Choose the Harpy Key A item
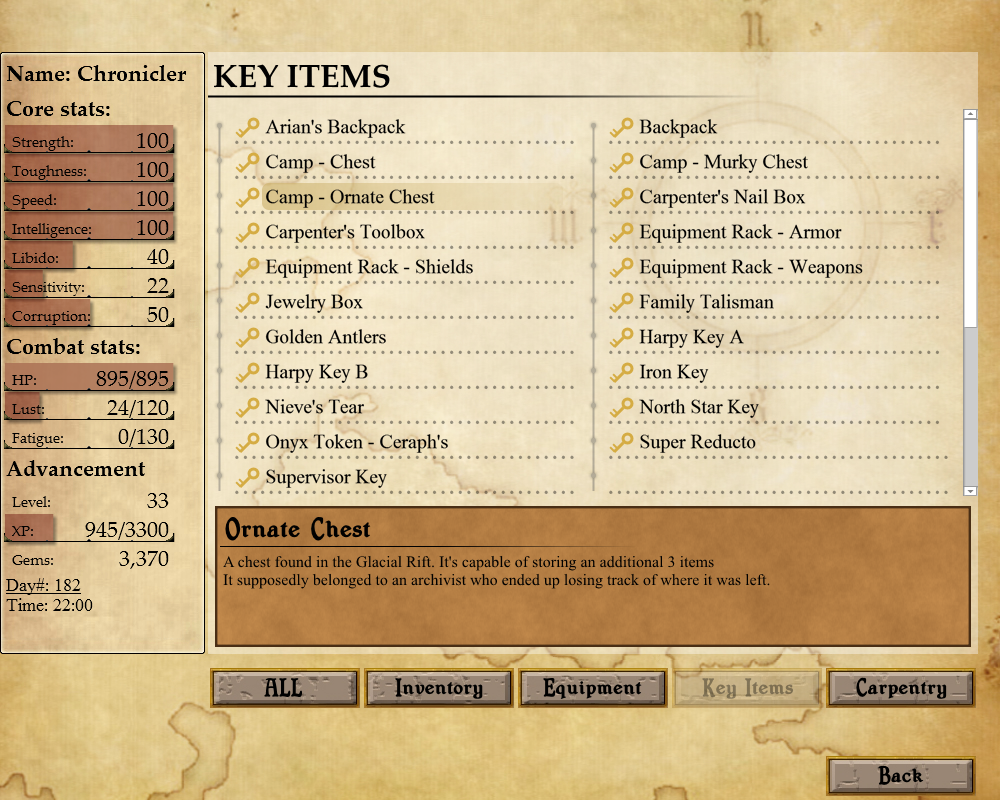This screenshot has height=800, width=1000. click(691, 338)
